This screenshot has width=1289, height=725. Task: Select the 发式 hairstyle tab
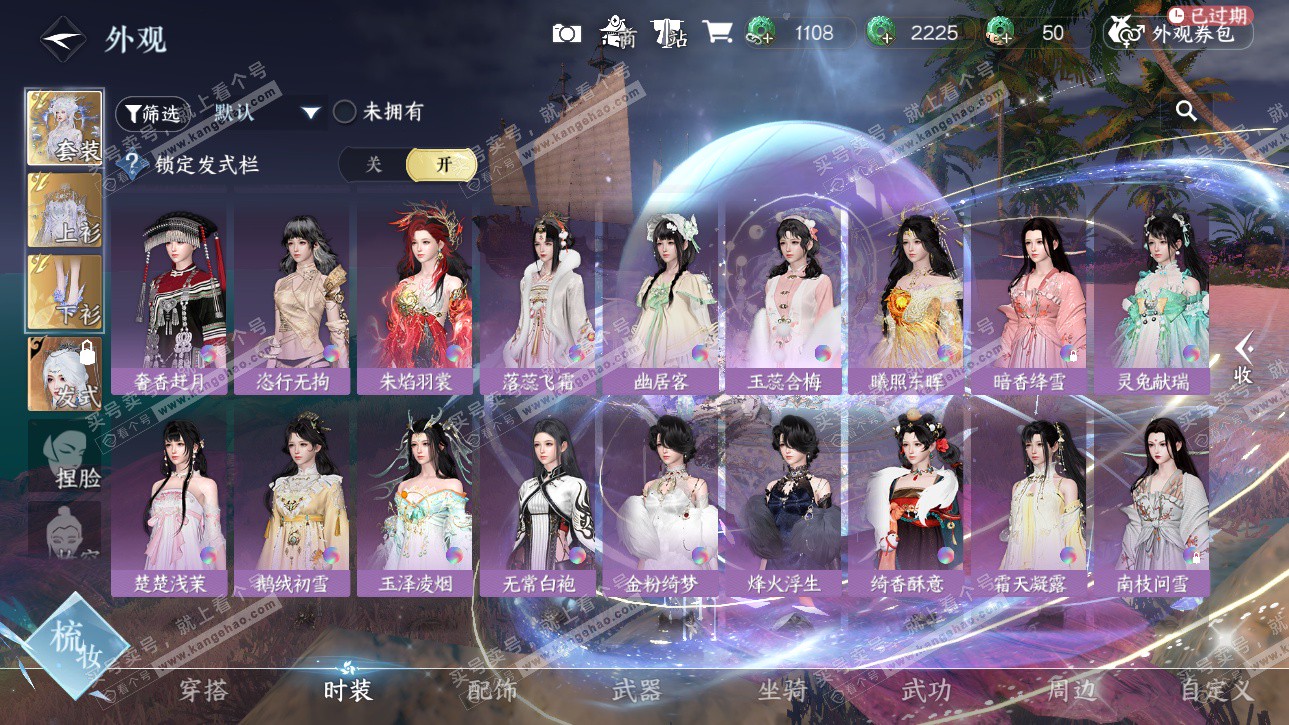coord(65,374)
